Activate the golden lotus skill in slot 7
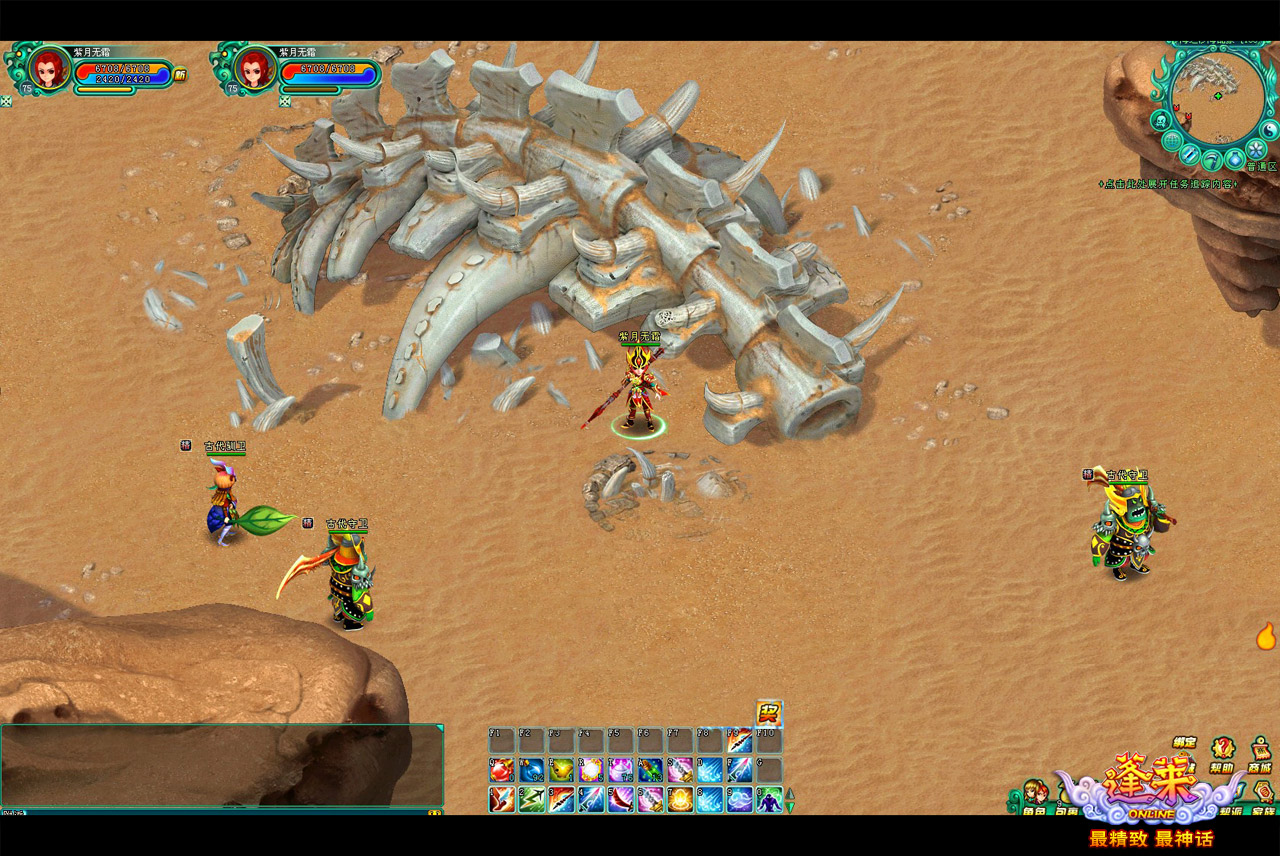This screenshot has height=856, width=1280. point(681,800)
